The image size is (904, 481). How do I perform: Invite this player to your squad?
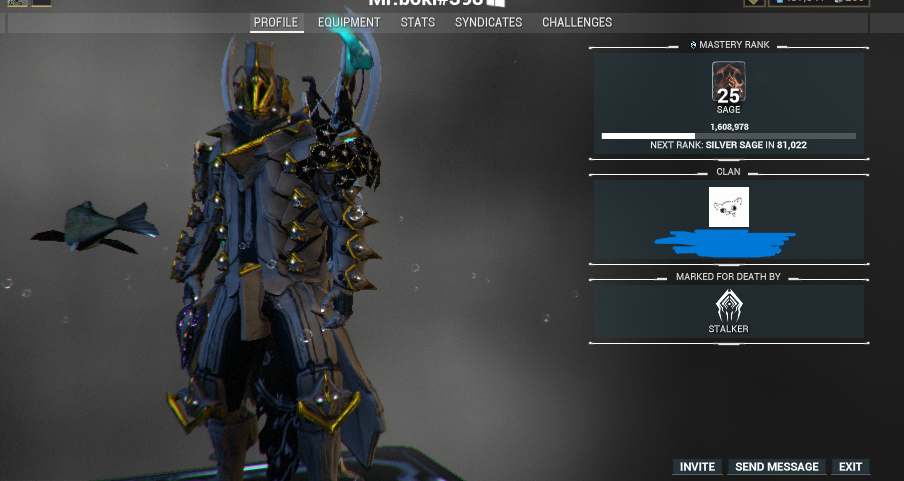(697, 467)
